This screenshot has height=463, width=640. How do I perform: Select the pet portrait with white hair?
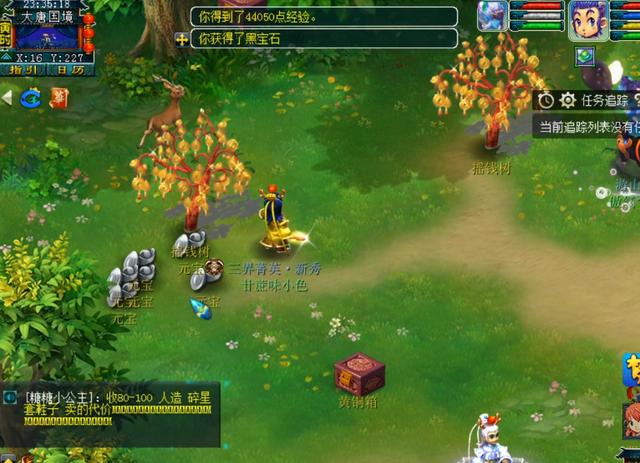(491, 15)
